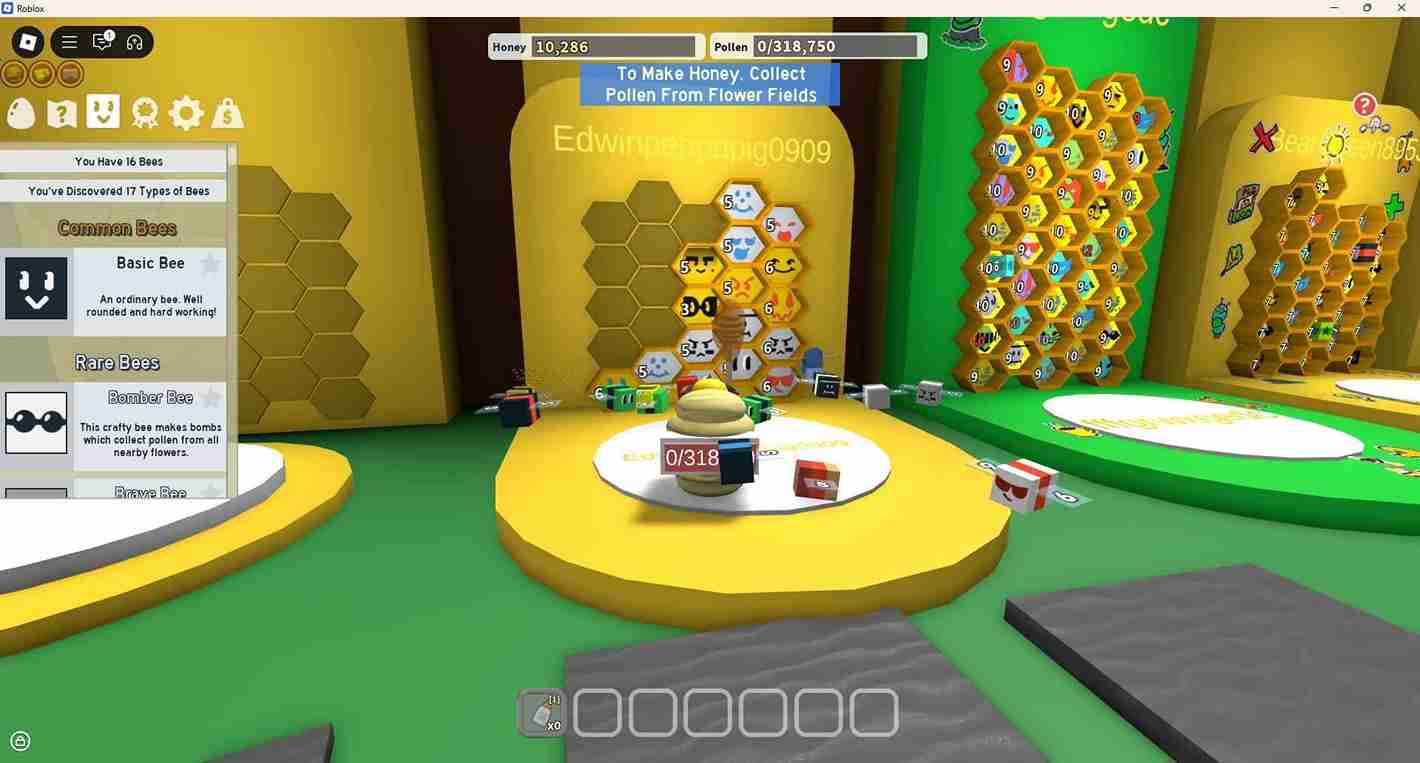Open the quest map icon
The image size is (1420, 763).
pyautogui.click(x=61, y=113)
